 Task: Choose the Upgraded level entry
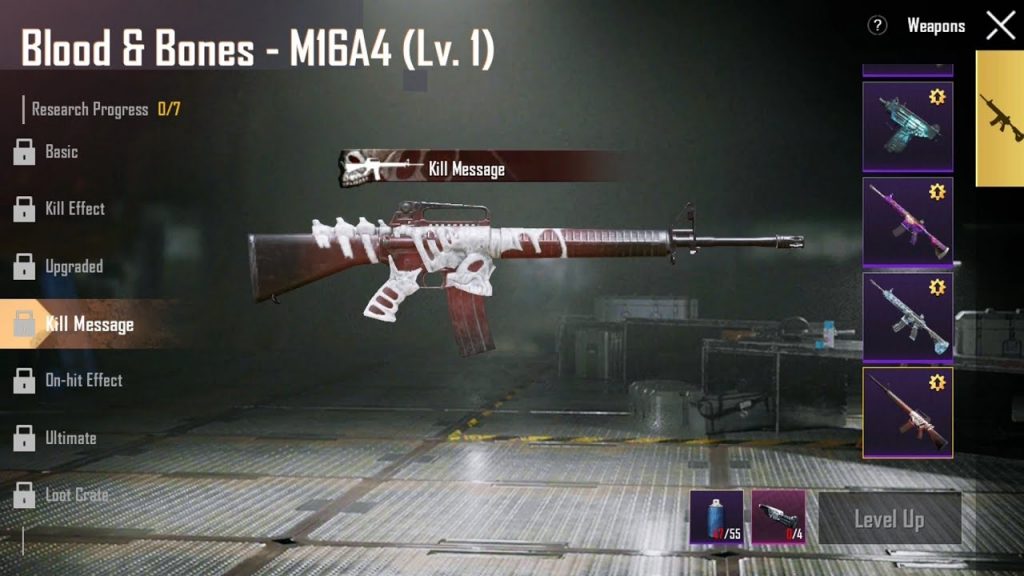73,267
